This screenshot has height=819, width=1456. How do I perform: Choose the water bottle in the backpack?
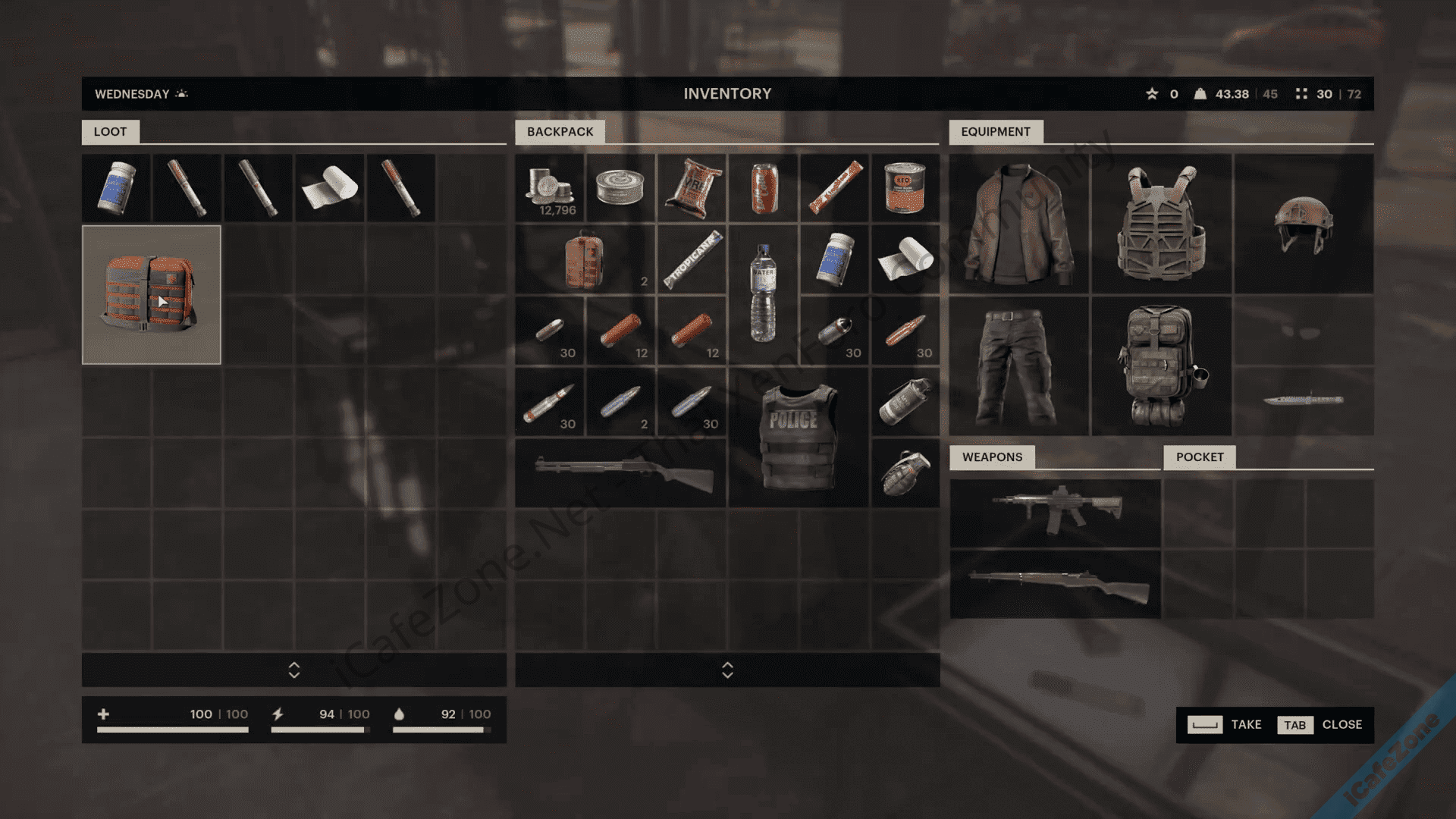pyautogui.click(x=763, y=293)
